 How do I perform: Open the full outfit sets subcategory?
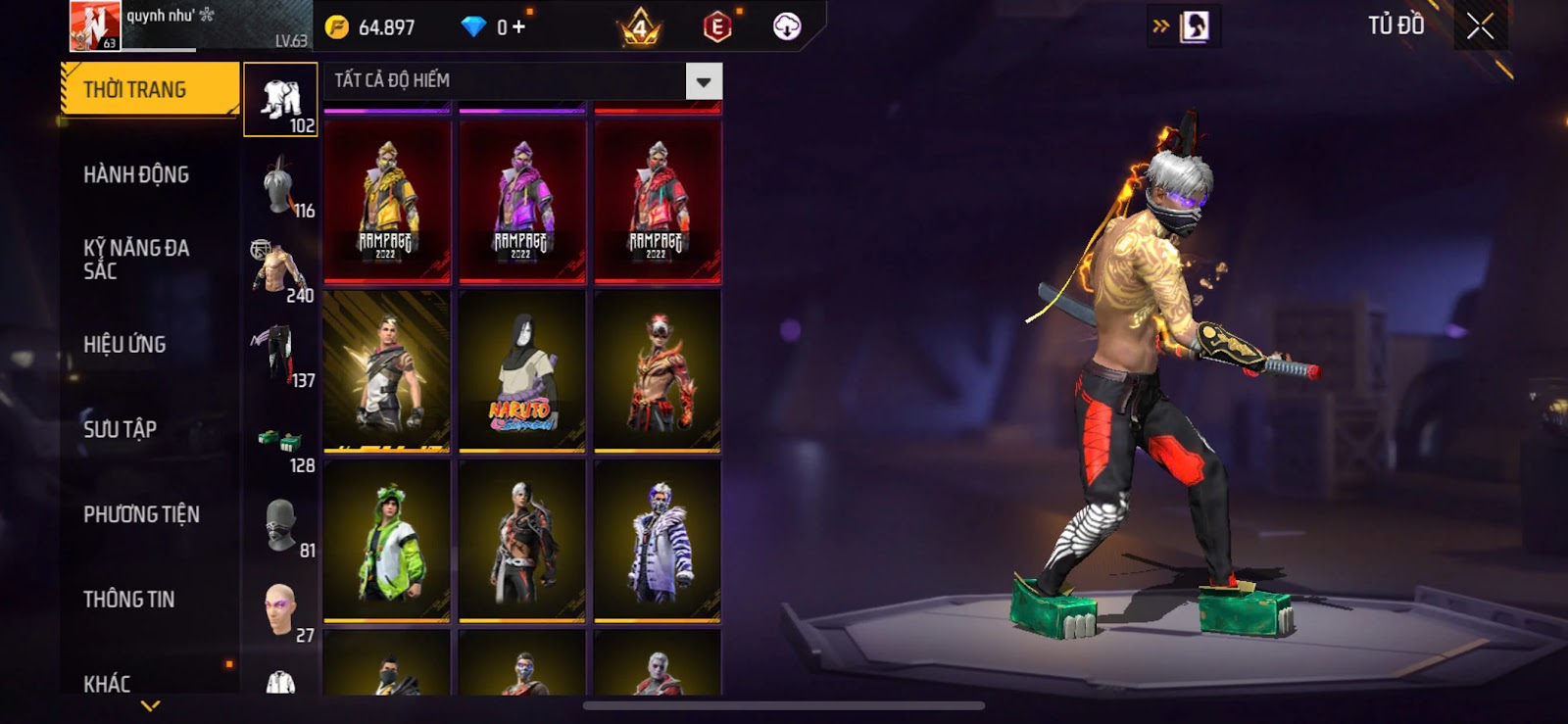tap(280, 100)
